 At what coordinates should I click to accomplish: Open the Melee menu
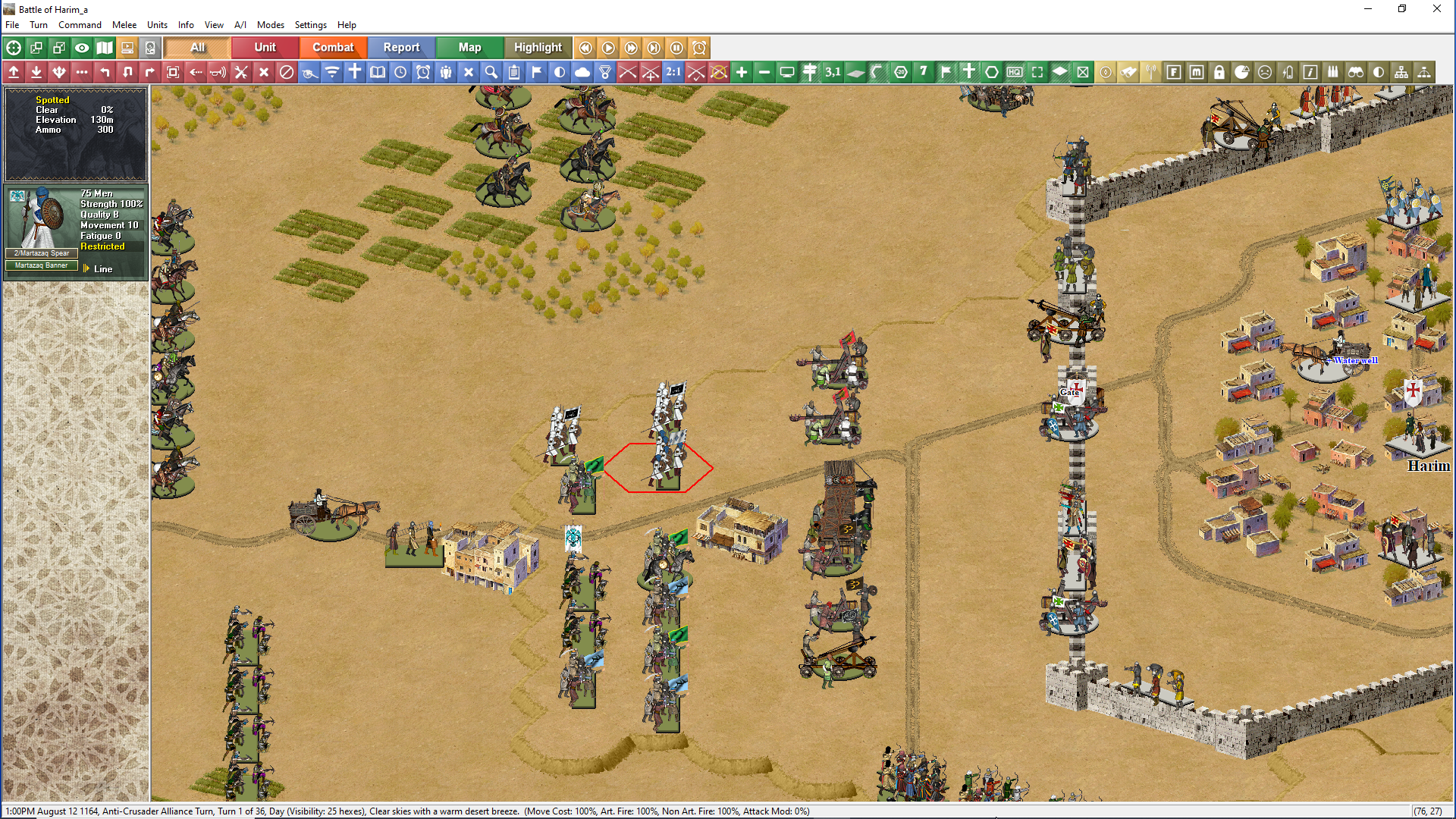click(124, 25)
